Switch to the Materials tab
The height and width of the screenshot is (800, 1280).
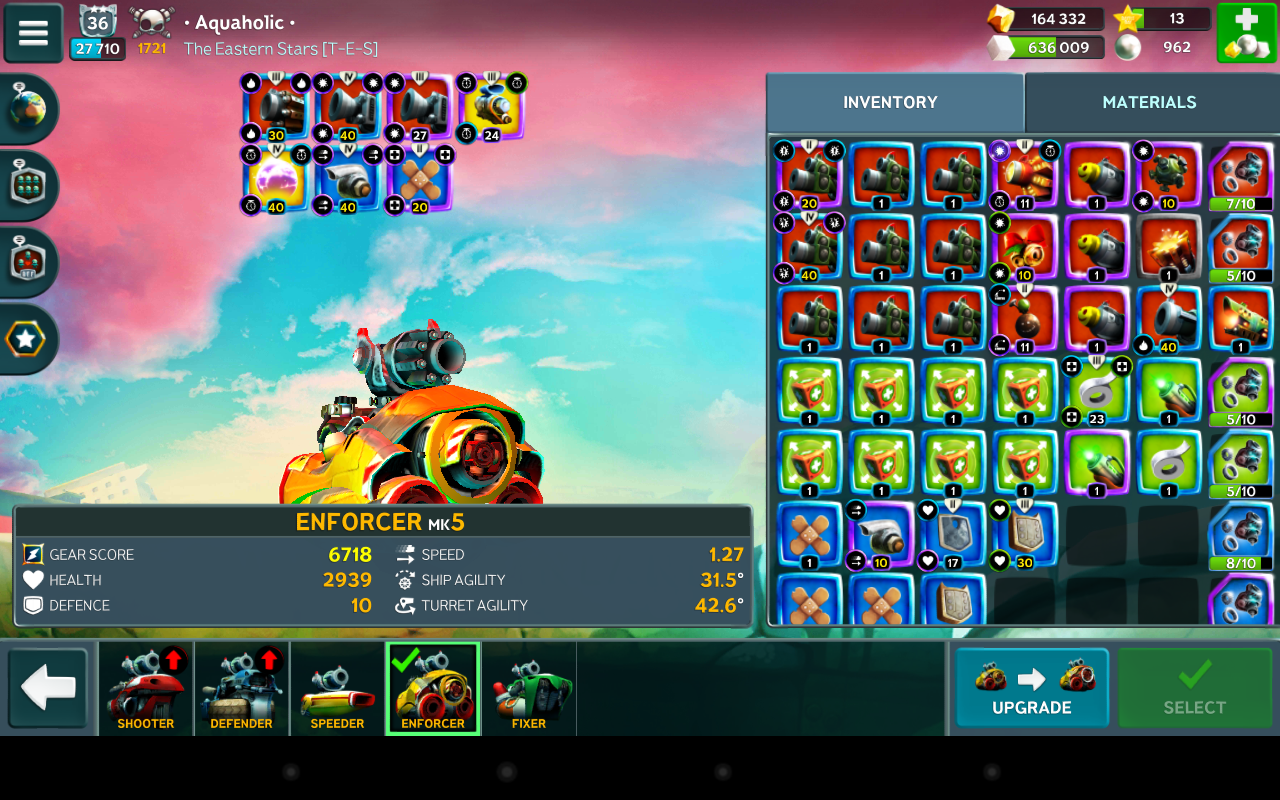point(1149,102)
